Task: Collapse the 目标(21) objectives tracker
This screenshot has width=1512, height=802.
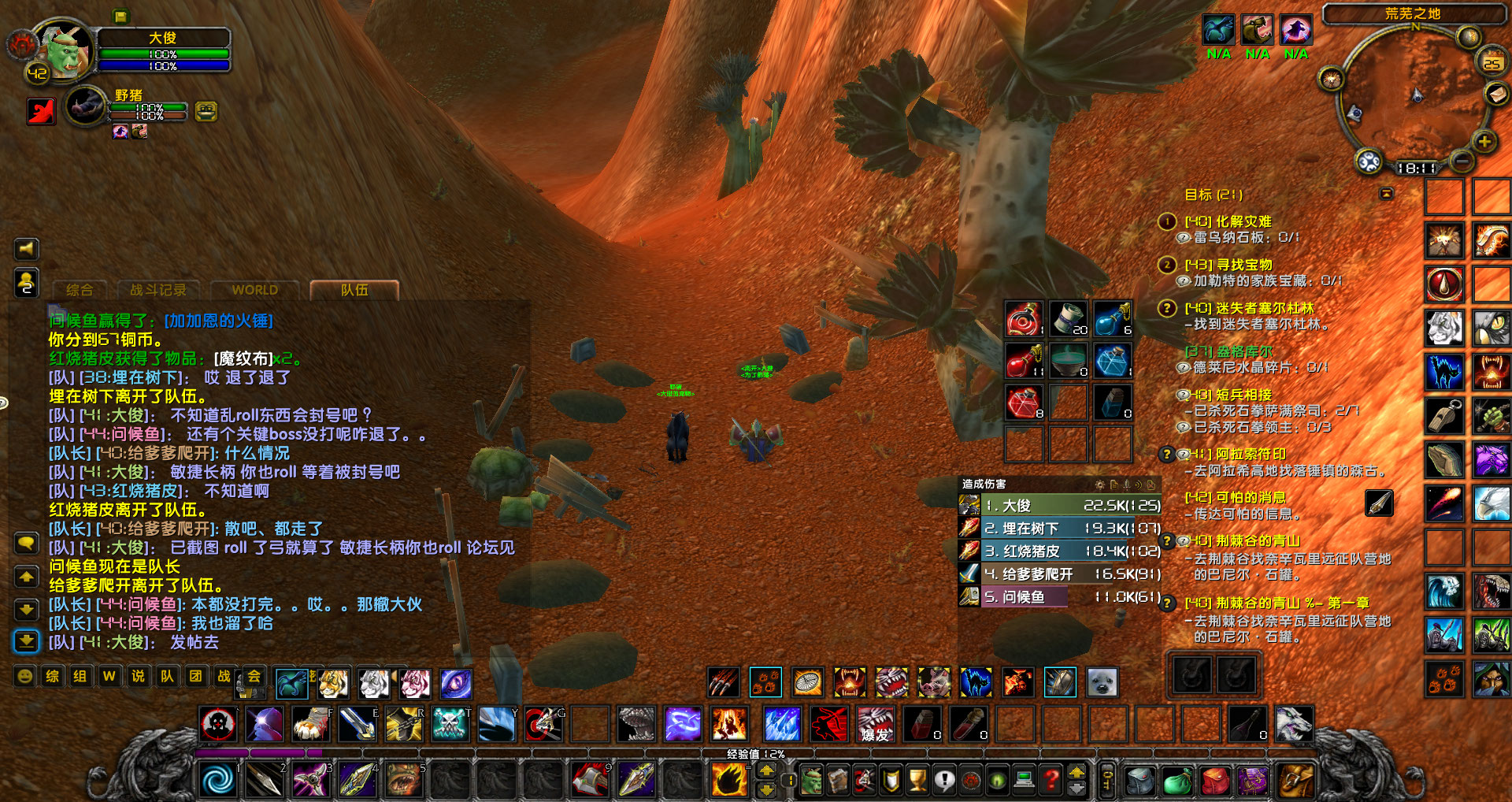Action: 1385,193
